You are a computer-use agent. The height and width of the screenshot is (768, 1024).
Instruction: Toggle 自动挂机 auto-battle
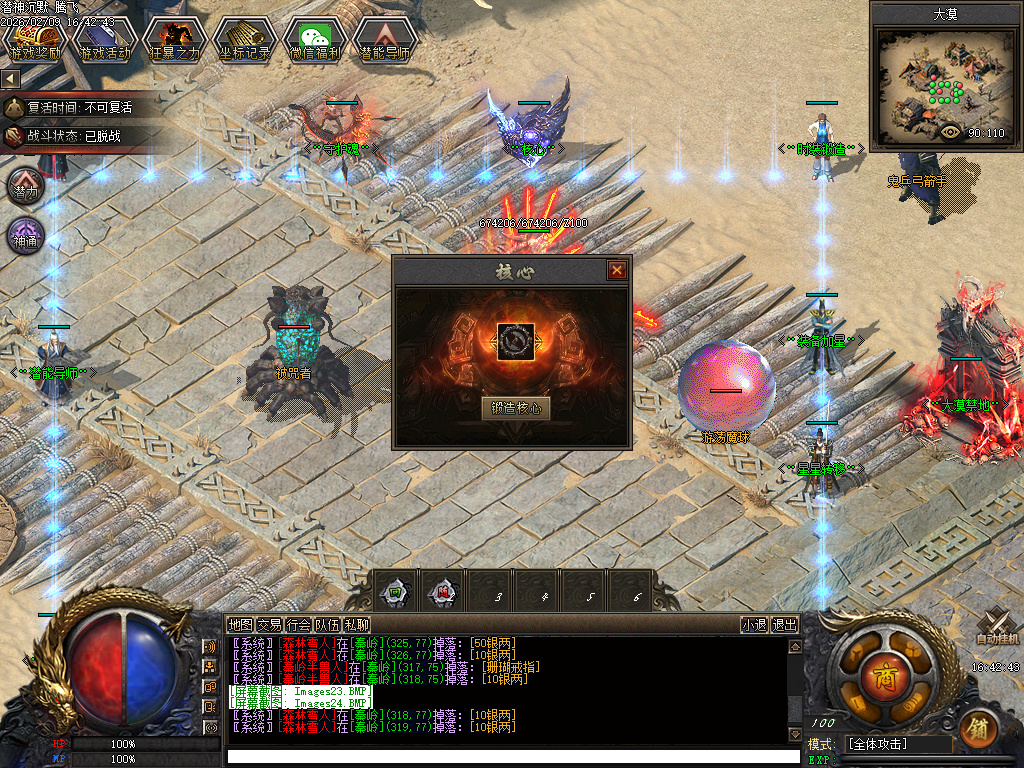point(997,627)
